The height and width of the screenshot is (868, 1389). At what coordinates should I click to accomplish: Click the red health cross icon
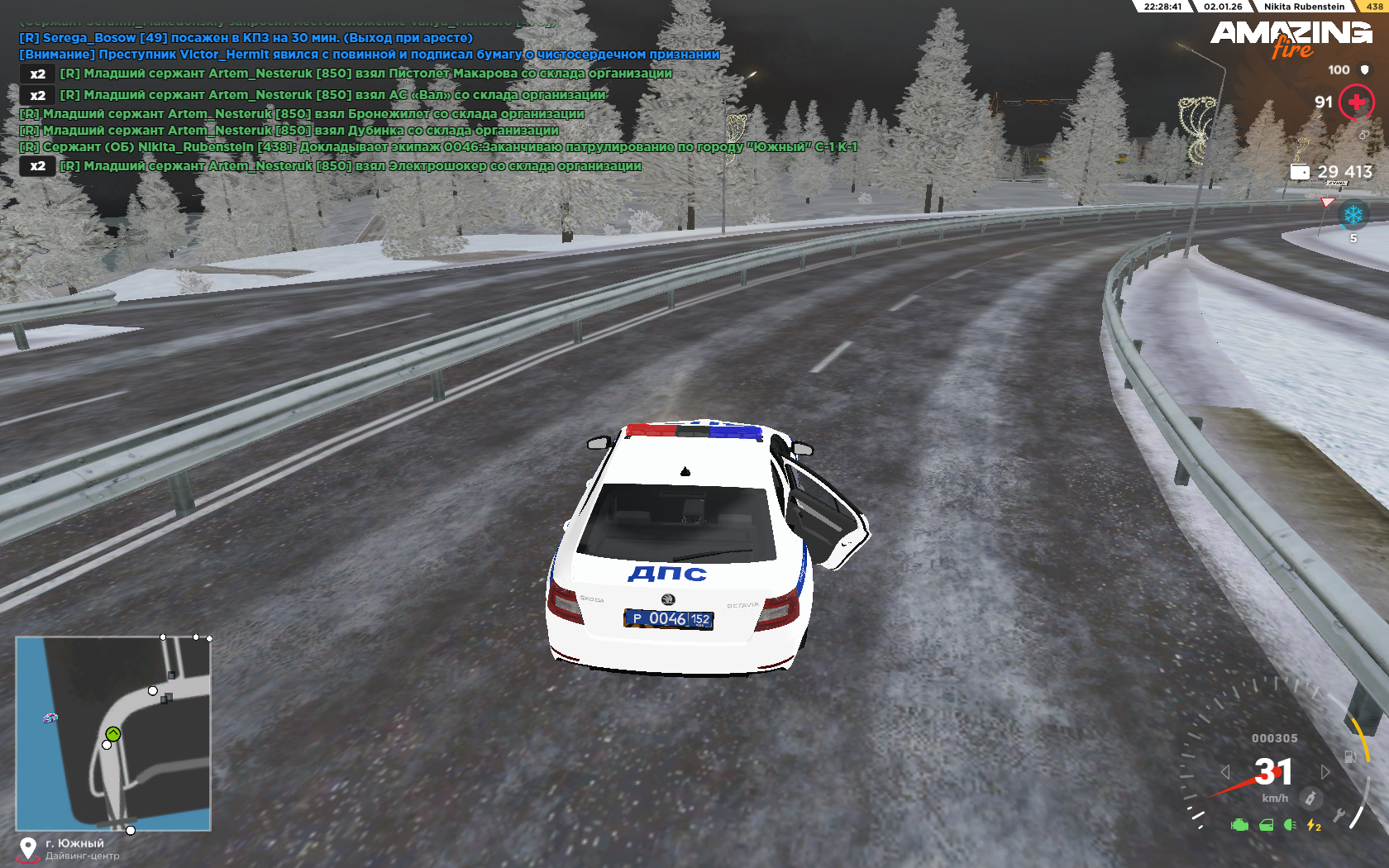[x=1356, y=102]
